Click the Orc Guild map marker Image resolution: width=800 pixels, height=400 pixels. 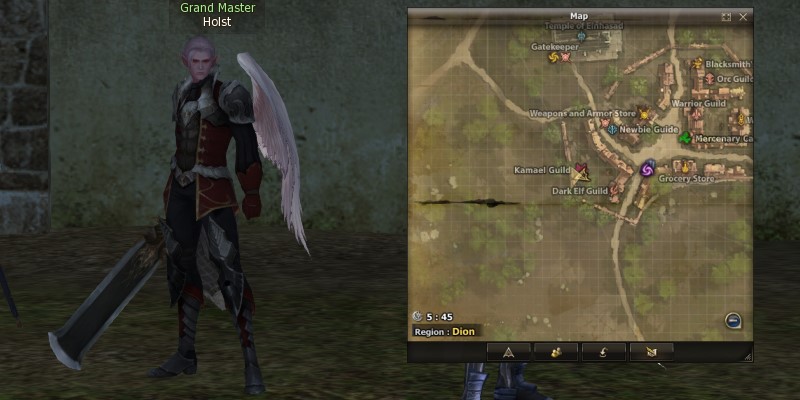click(x=710, y=78)
